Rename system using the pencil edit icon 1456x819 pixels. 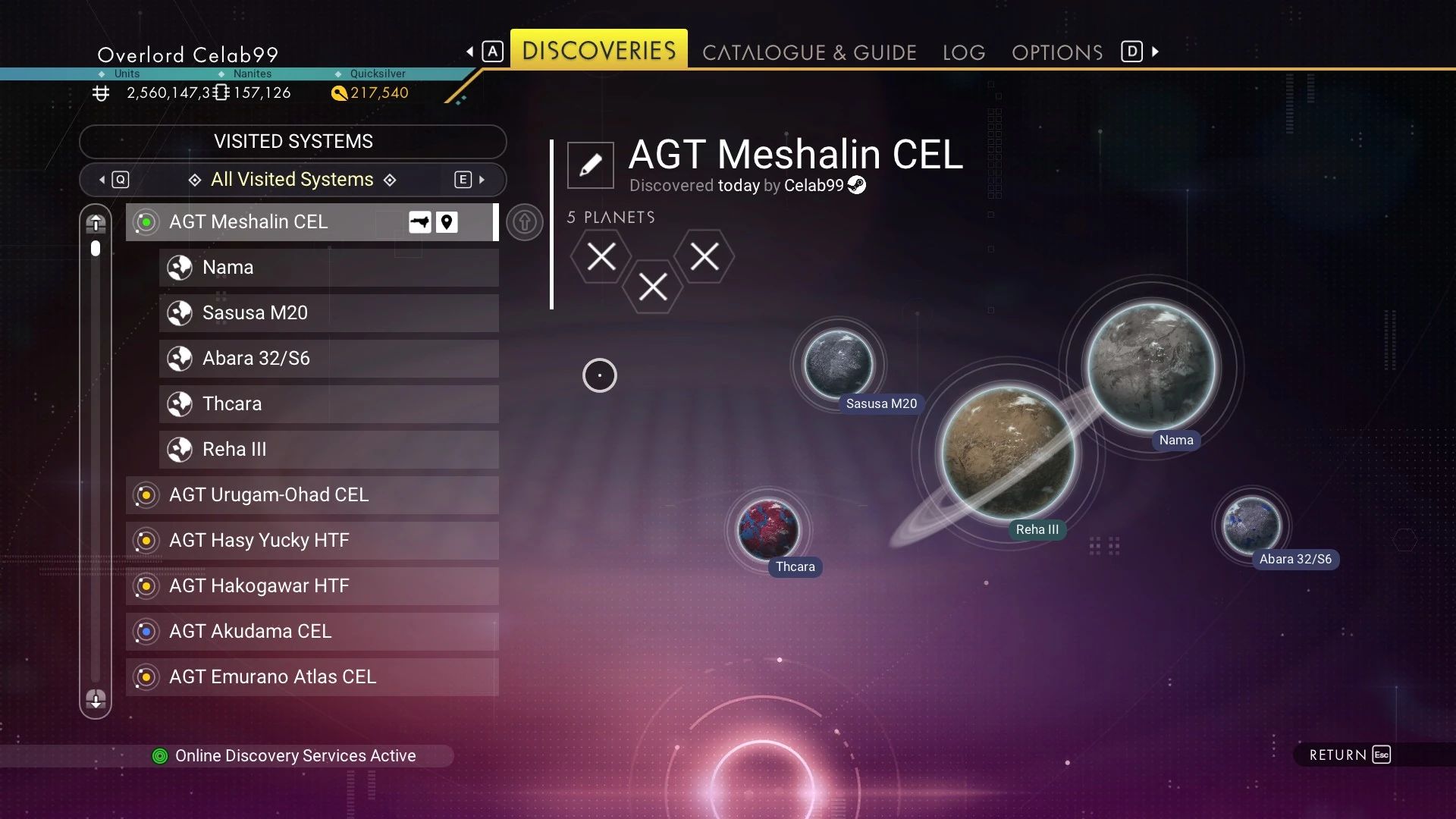[590, 165]
